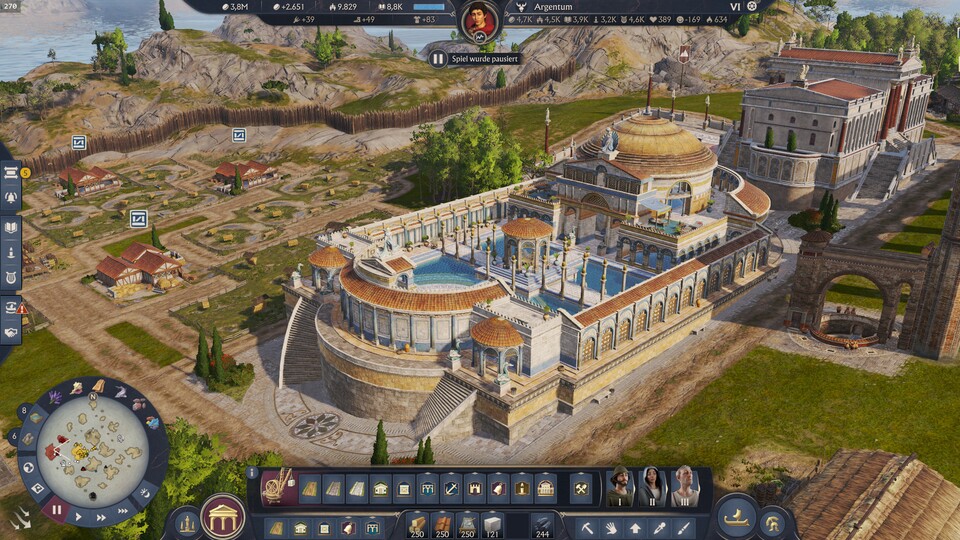Open the temple build menu button
The image size is (960, 540).
(x=223, y=516)
